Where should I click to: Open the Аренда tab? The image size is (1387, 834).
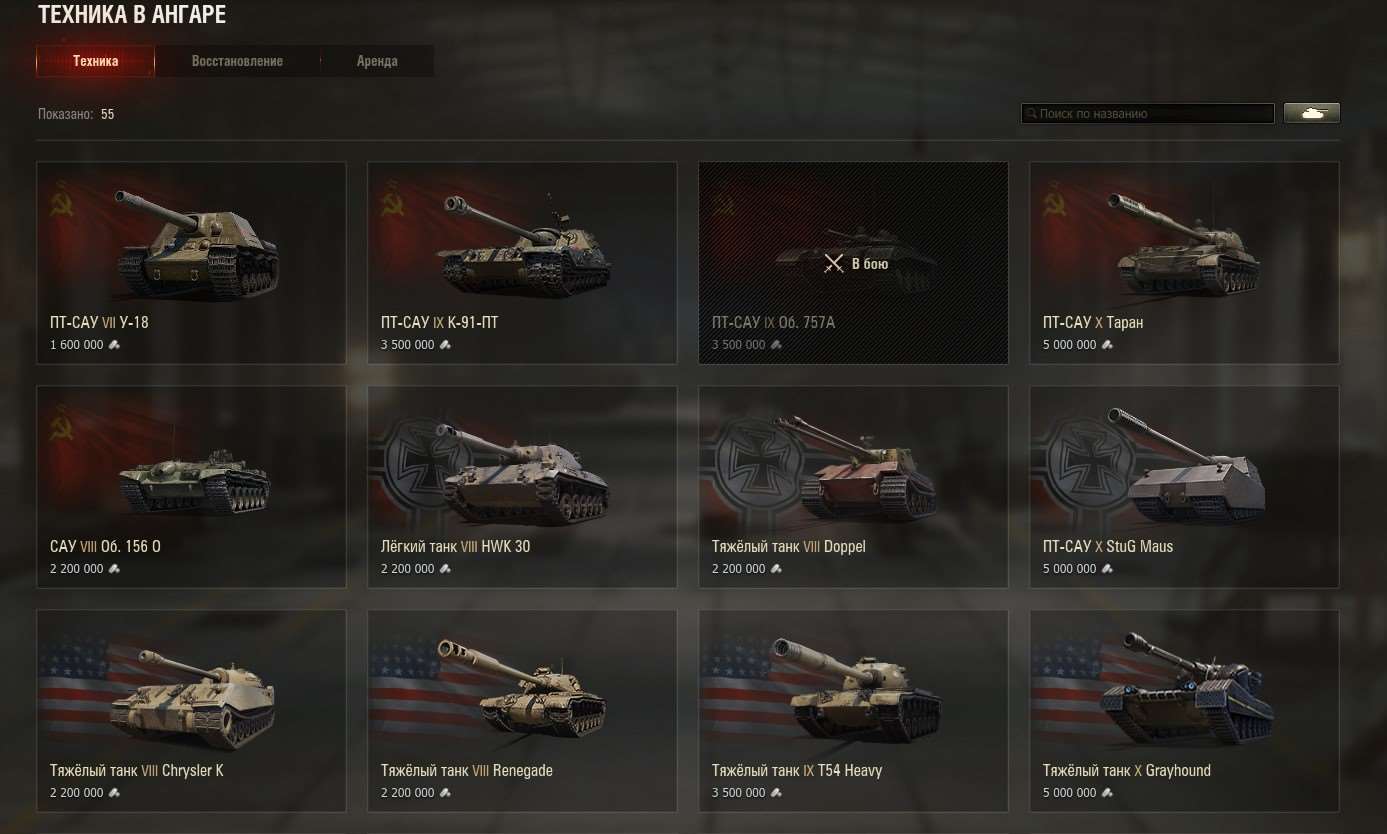click(x=377, y=60)
